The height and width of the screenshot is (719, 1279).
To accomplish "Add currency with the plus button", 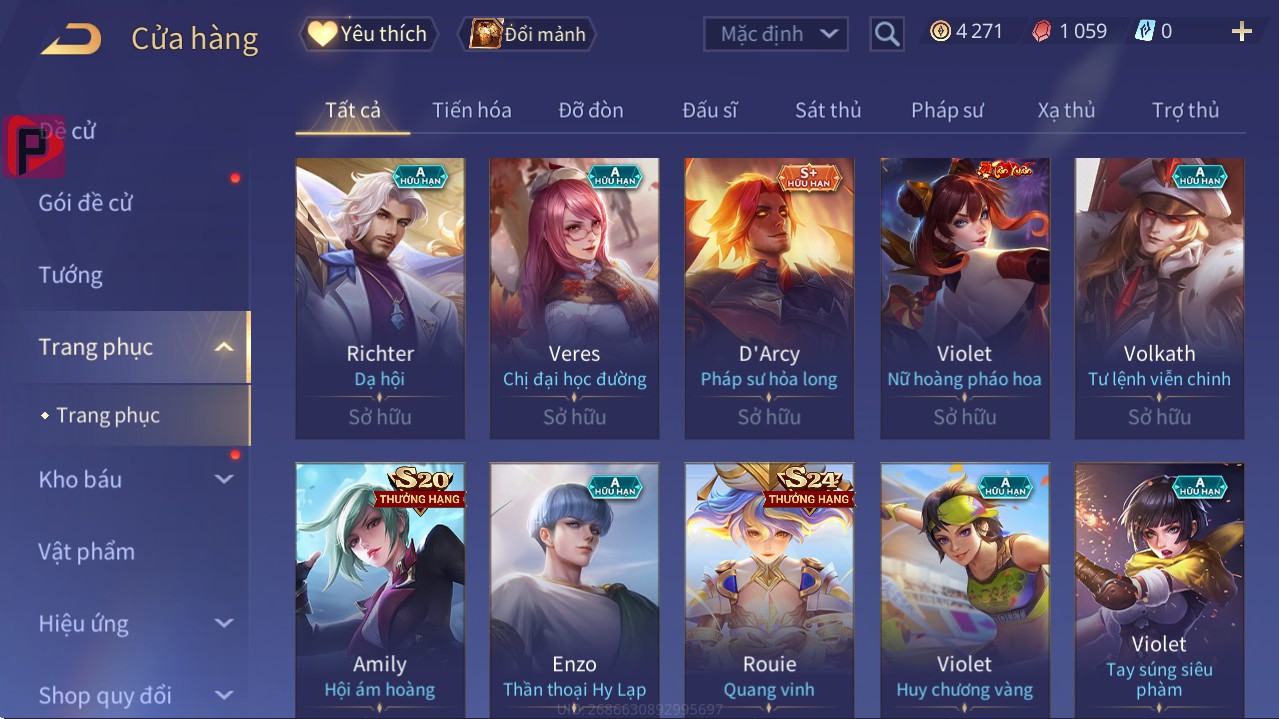I will tap(1241, 32).
